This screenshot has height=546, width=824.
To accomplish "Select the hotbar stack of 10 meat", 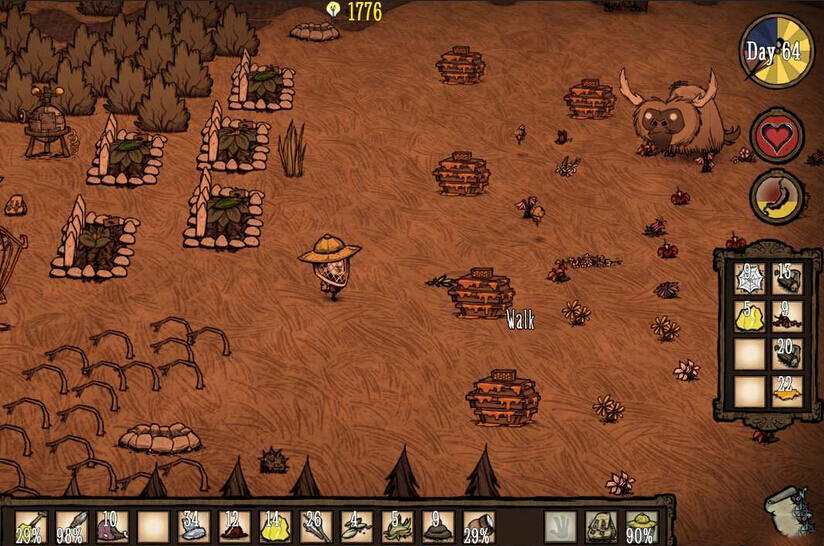I will tap(112, 526).
